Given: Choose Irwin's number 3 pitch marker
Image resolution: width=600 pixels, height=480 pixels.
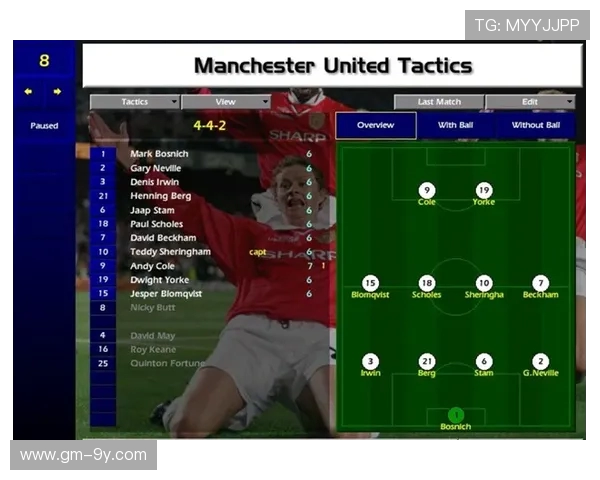Looking at the screenshot, I should tap(370, 361).
